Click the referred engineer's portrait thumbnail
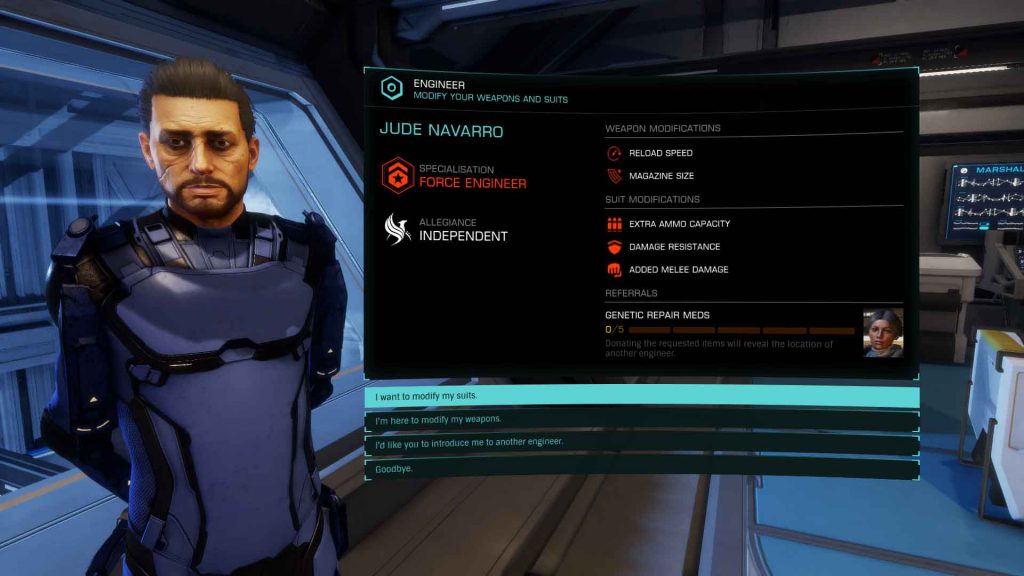Image resolution: width=1024 pixels, height=576 pixels. 883,333
